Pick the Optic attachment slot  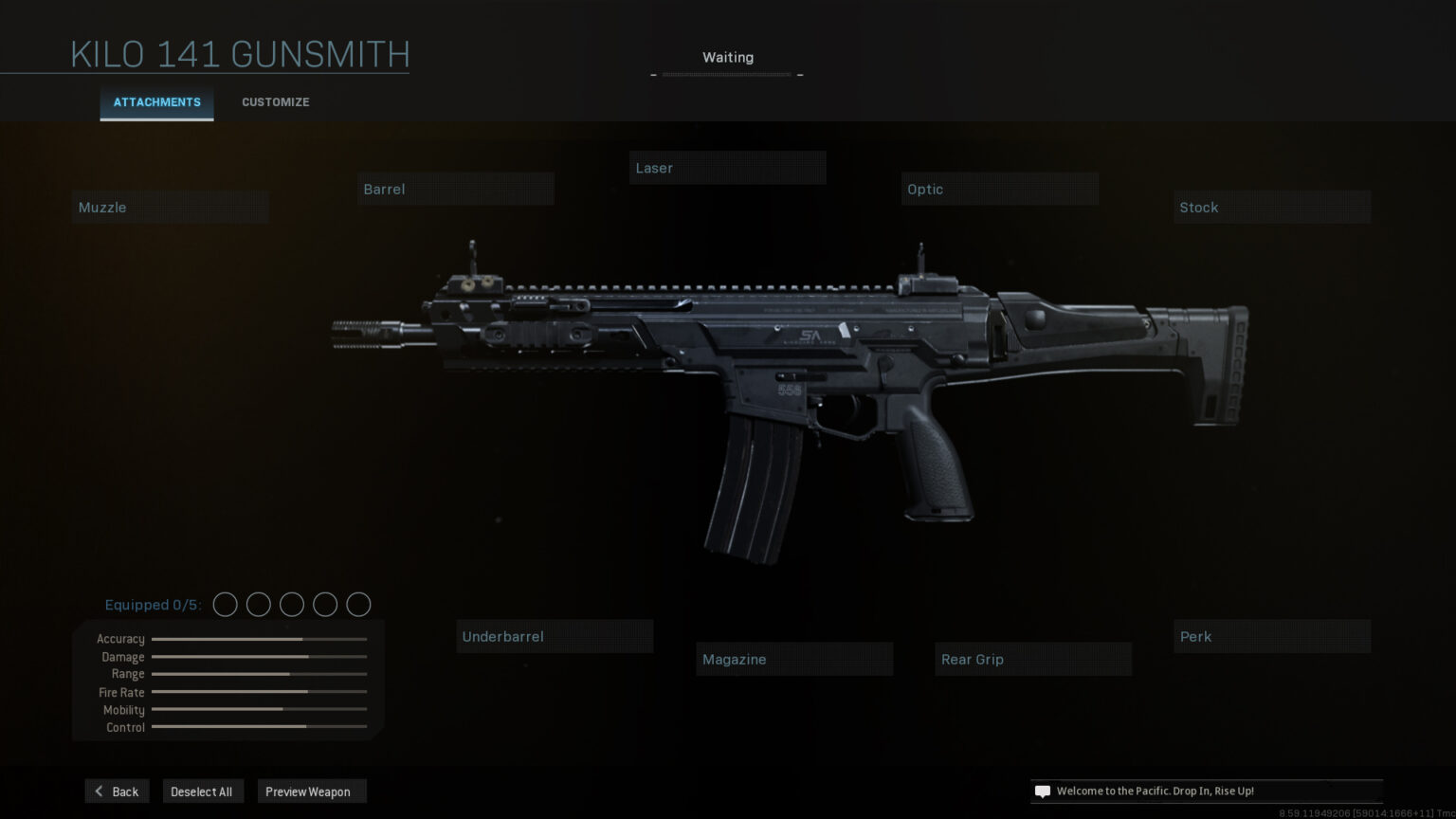tap(999, 190)
